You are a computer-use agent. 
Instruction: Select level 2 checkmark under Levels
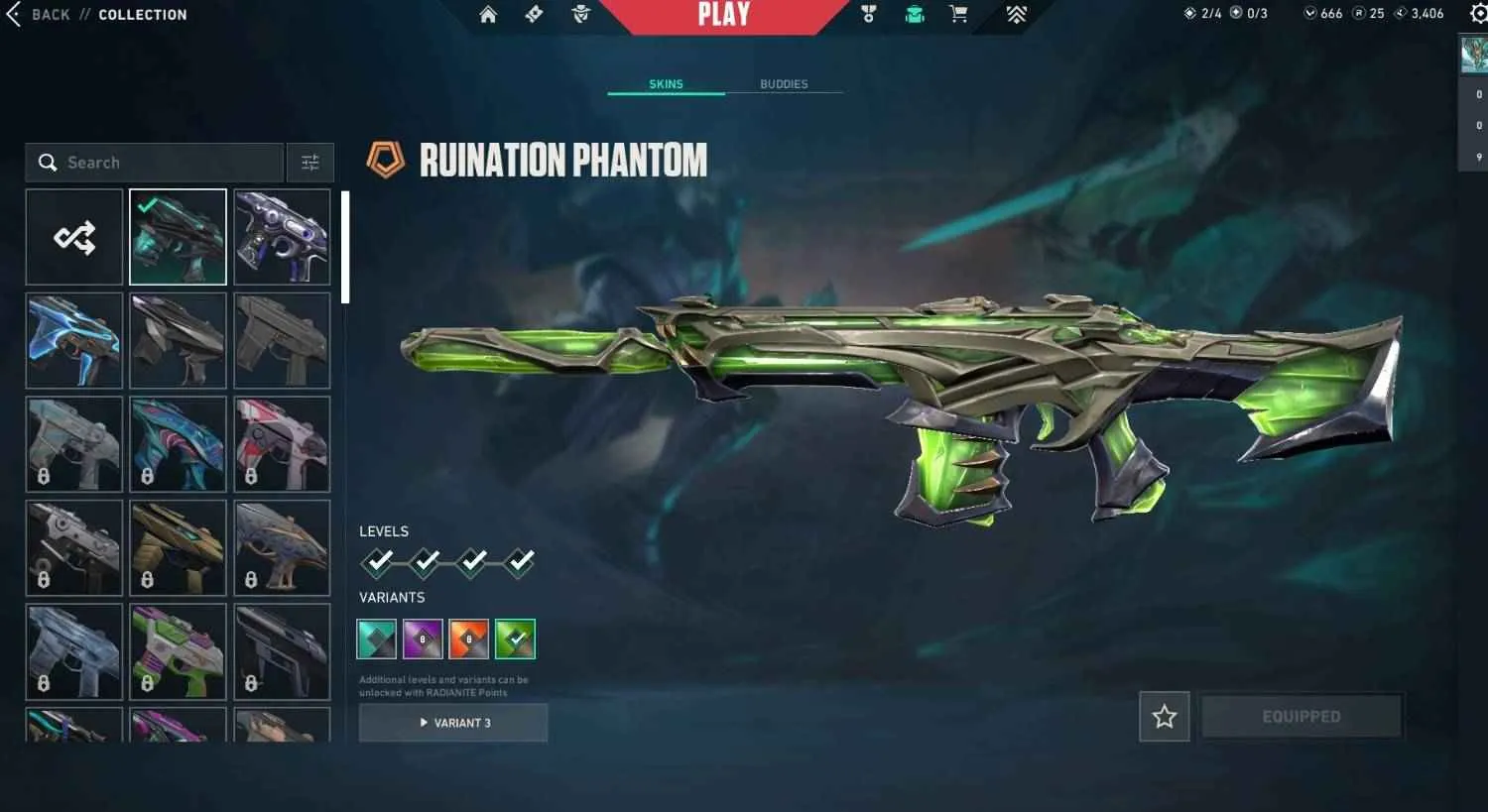click(x=424, y=562)
